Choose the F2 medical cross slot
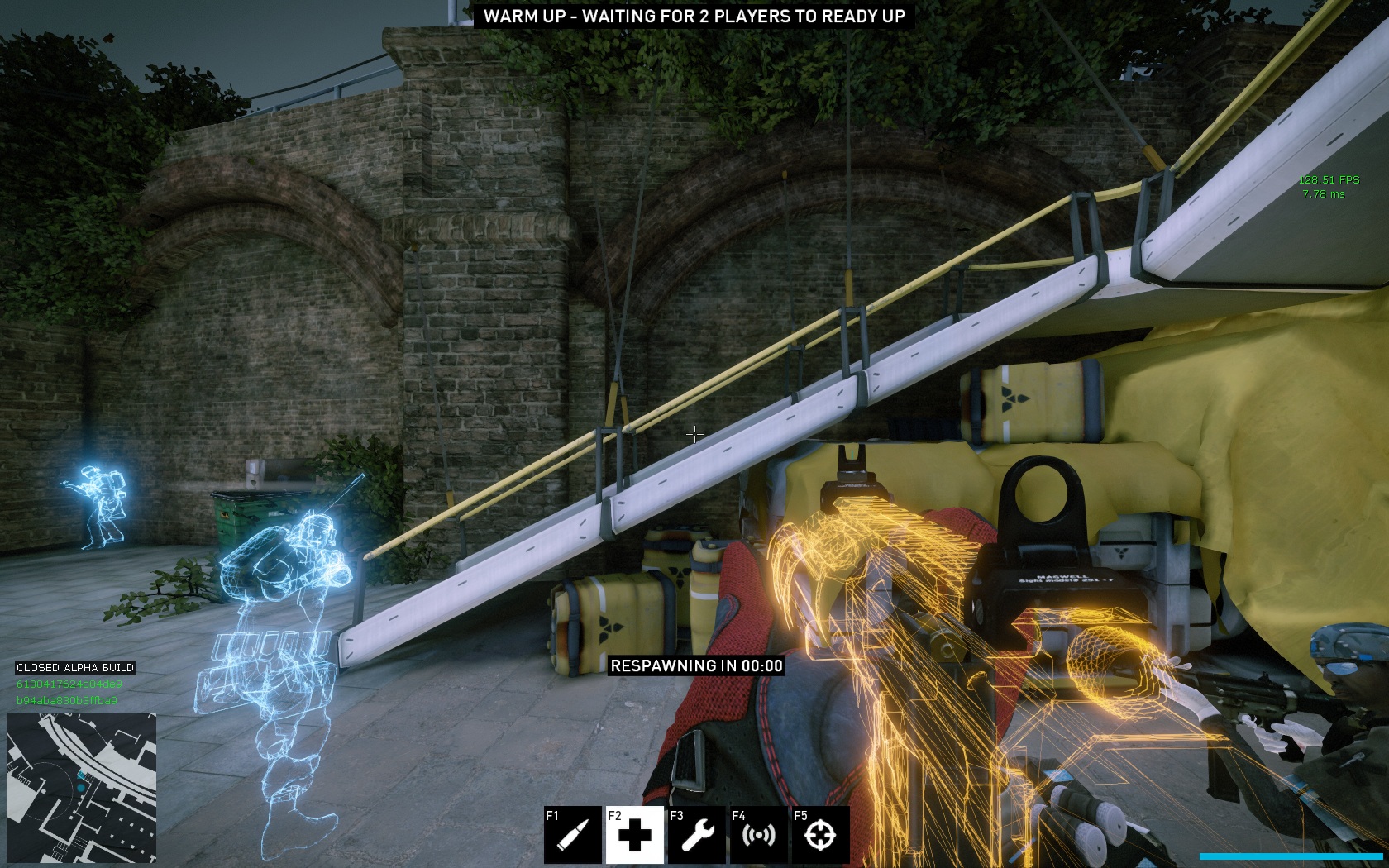 [635, 835]
